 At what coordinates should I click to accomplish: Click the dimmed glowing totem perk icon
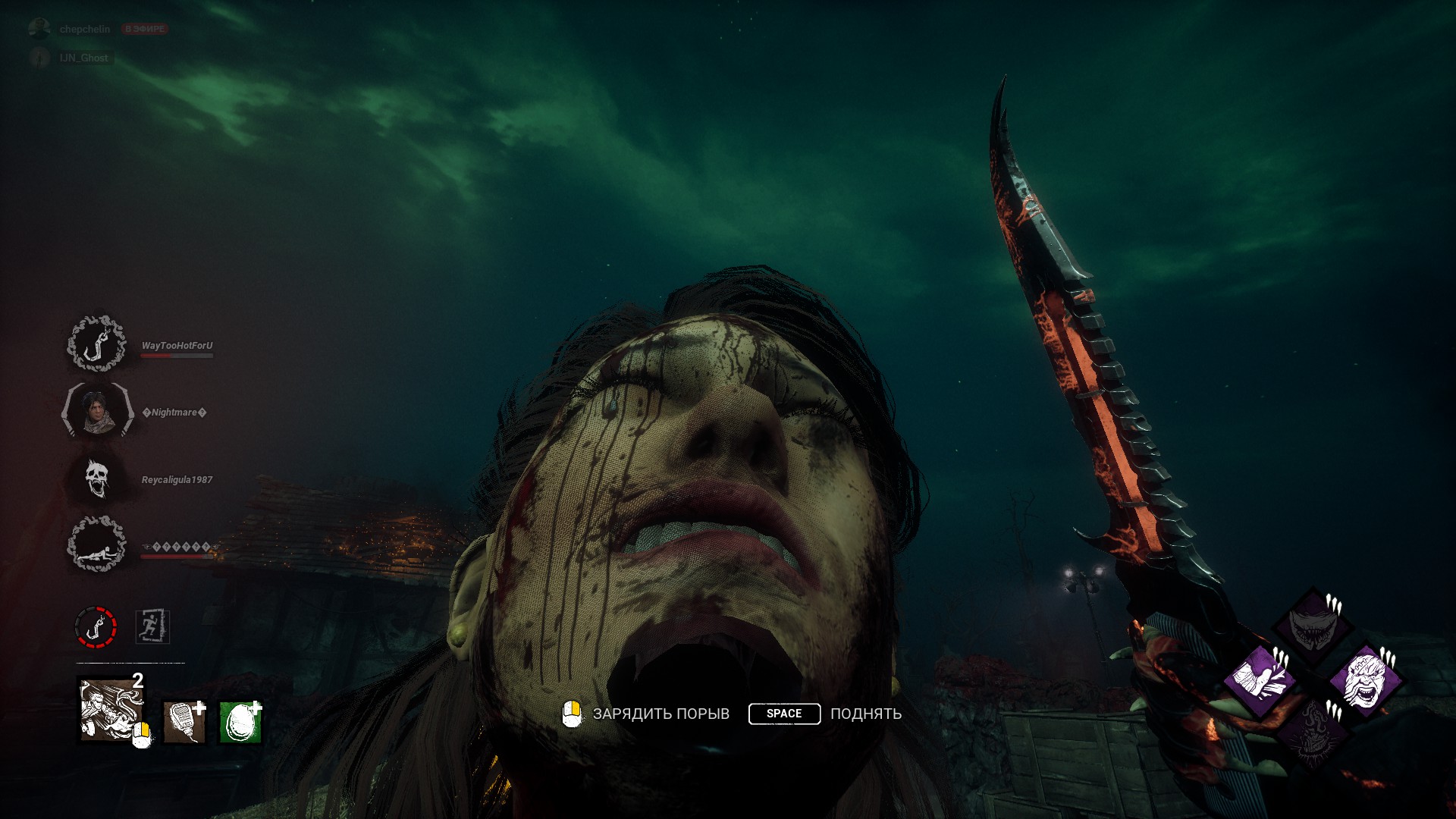pyautogui.click(x=1313, y=732)
